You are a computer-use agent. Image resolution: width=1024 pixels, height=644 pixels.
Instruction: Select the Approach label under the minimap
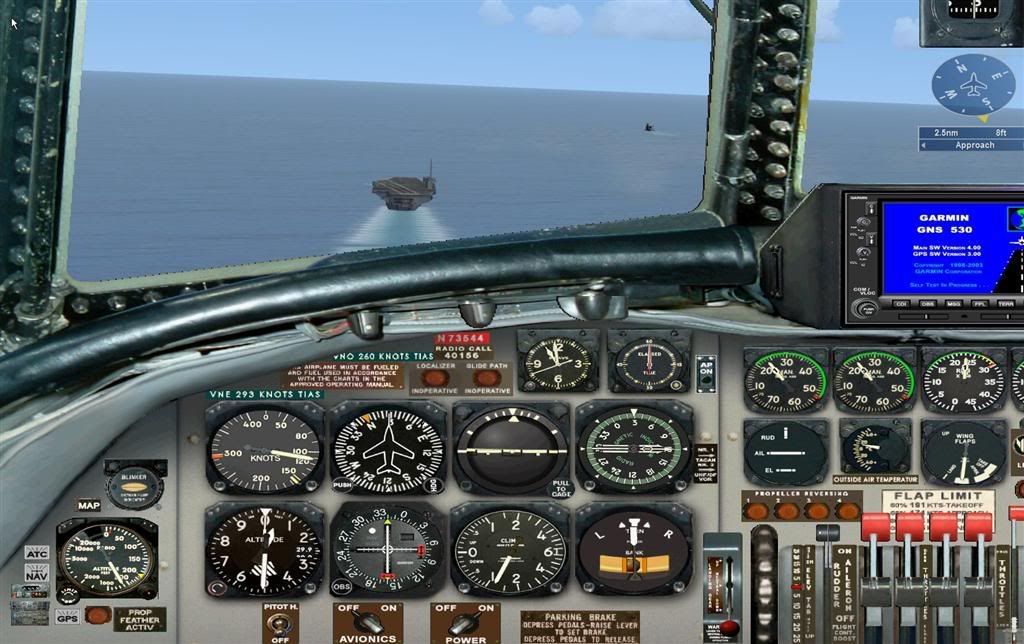click(x=974, y=145)
